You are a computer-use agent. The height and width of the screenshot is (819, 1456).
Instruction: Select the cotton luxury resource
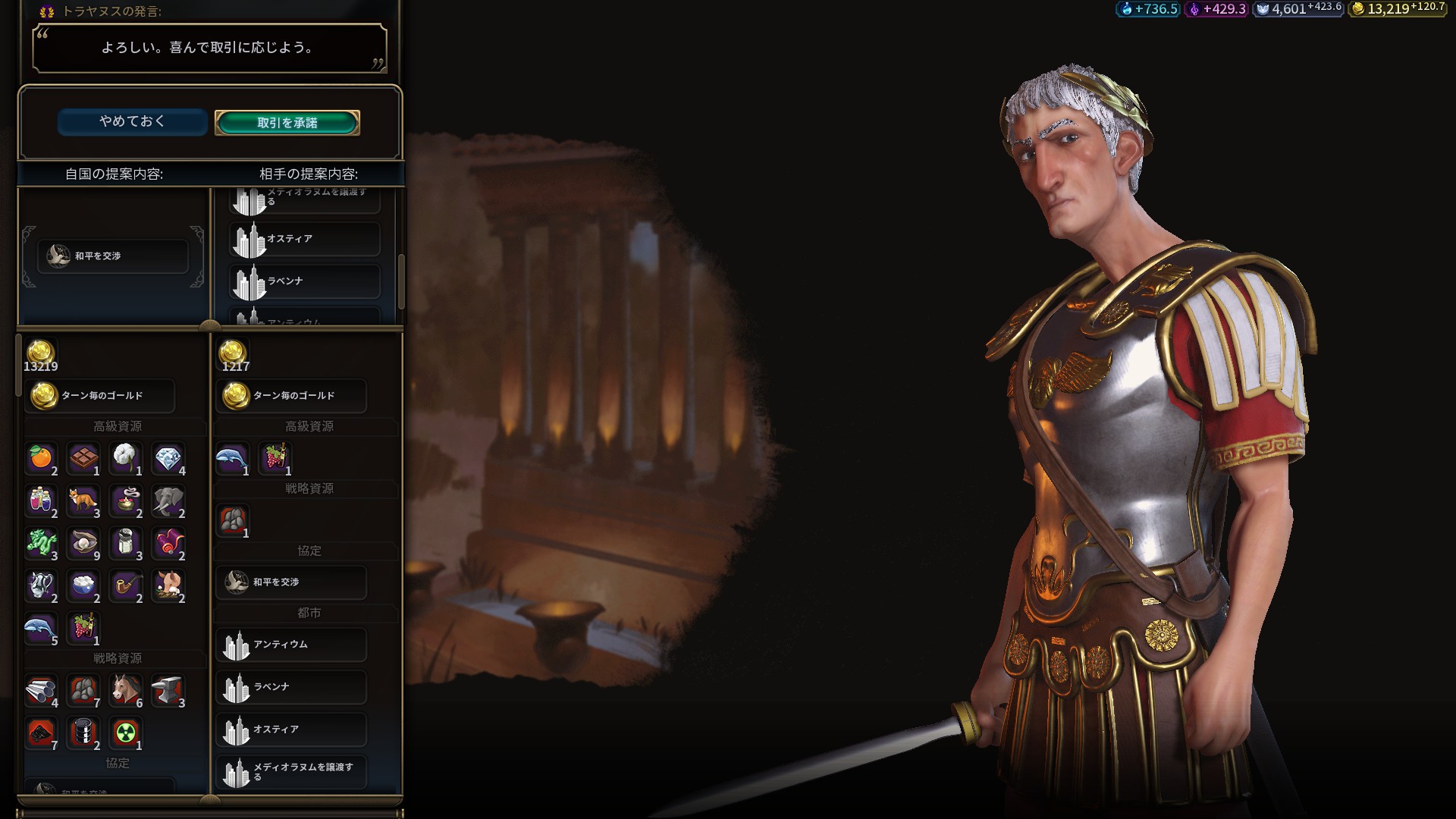(126, 457)
